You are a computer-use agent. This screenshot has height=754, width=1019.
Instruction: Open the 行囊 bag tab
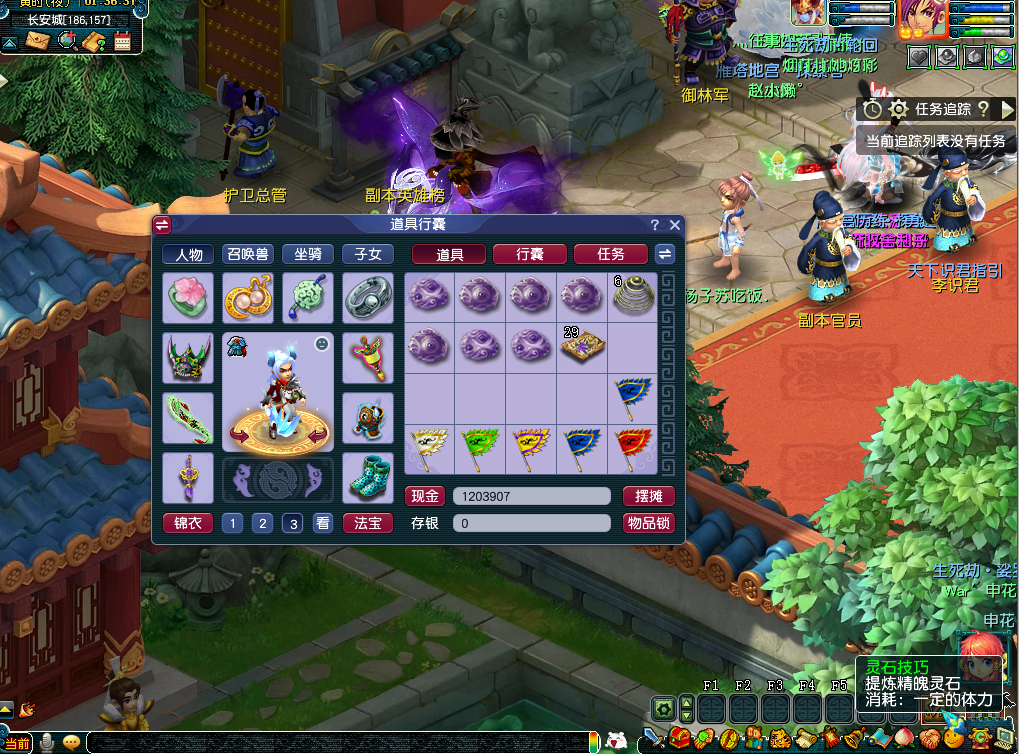(529, 254)
